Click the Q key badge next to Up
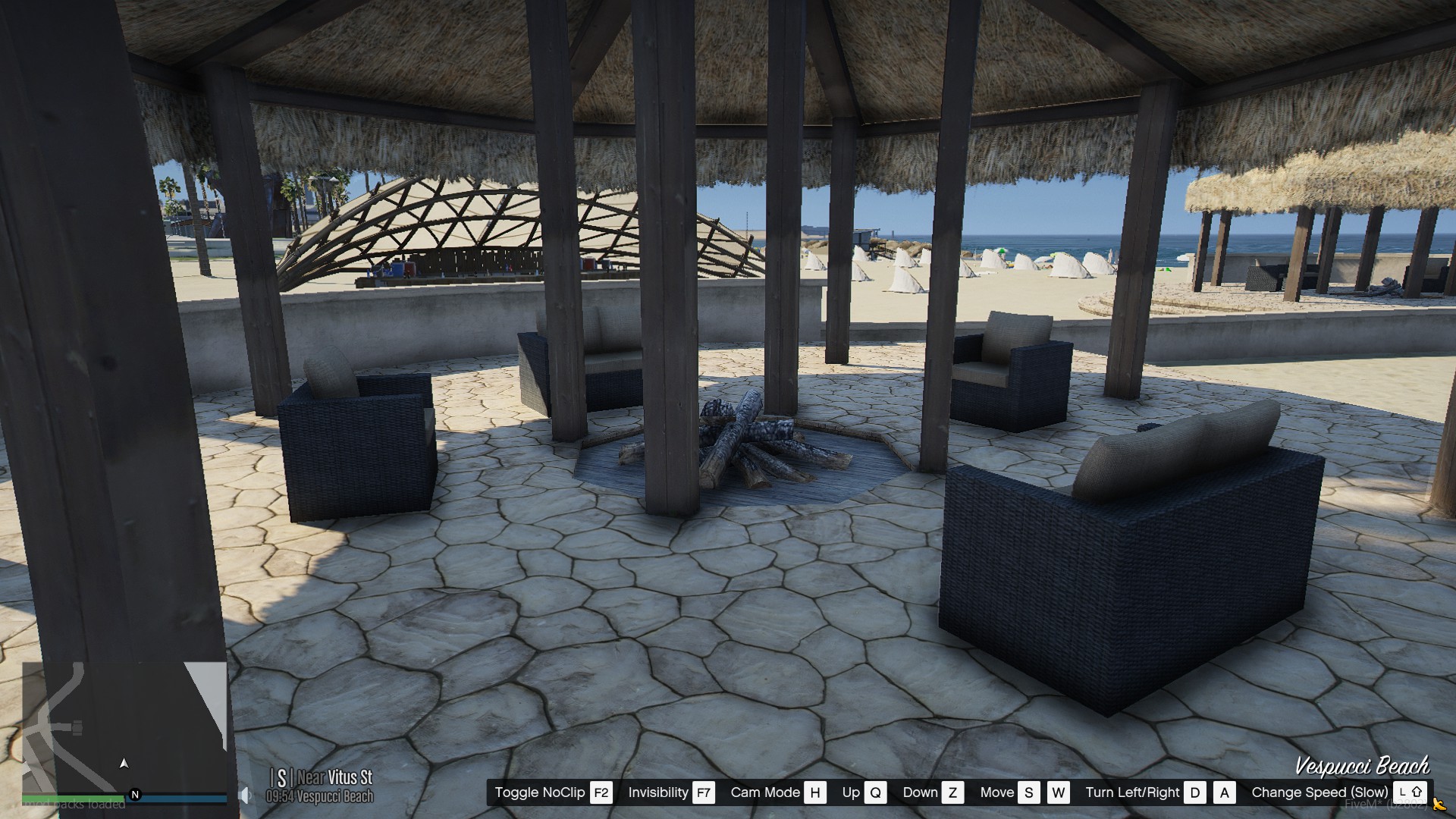This screenshot has height=819, width=1456. click(x=876, y=792)
